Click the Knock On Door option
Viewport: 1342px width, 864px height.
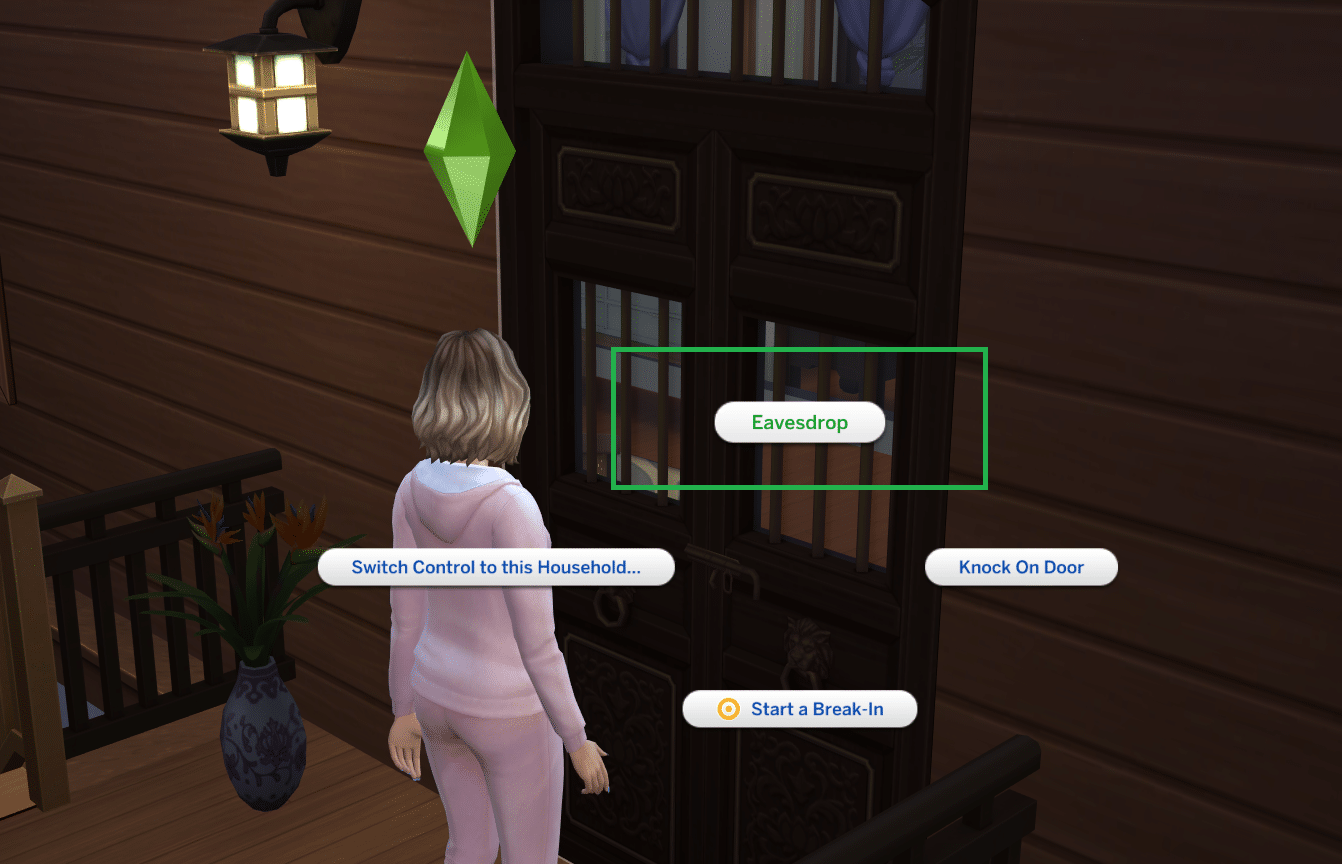click(x=1021, y=567)
